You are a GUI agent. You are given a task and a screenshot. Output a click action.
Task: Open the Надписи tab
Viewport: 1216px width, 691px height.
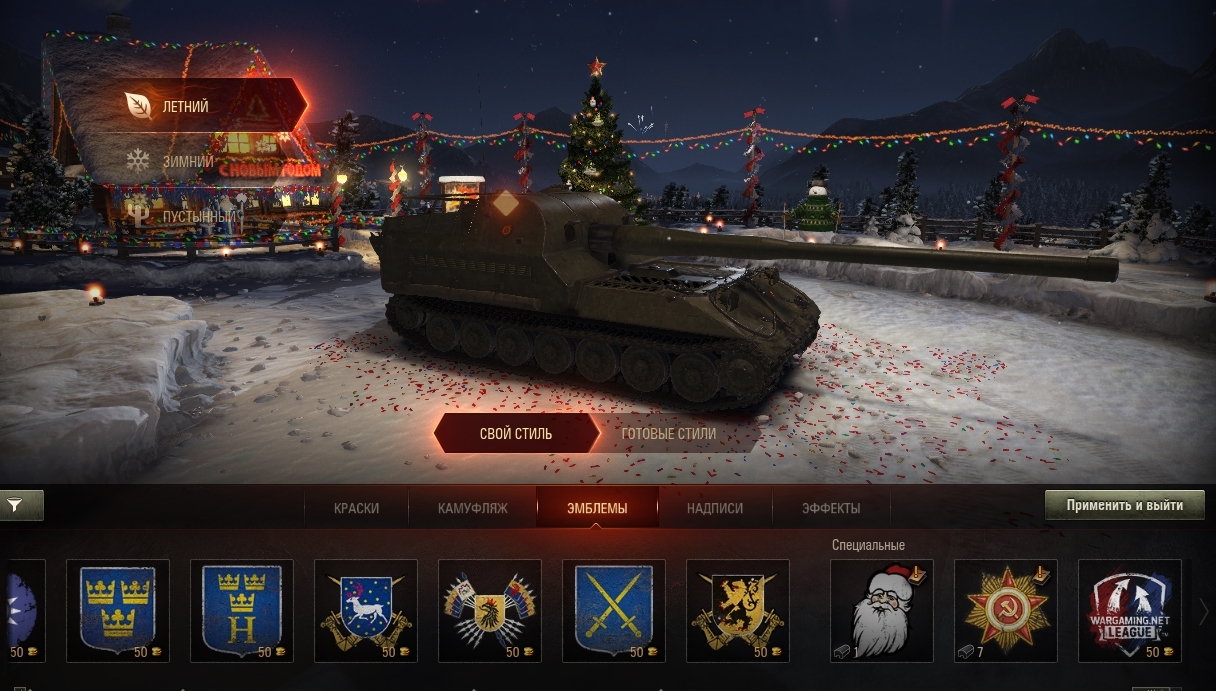(715, 508)
